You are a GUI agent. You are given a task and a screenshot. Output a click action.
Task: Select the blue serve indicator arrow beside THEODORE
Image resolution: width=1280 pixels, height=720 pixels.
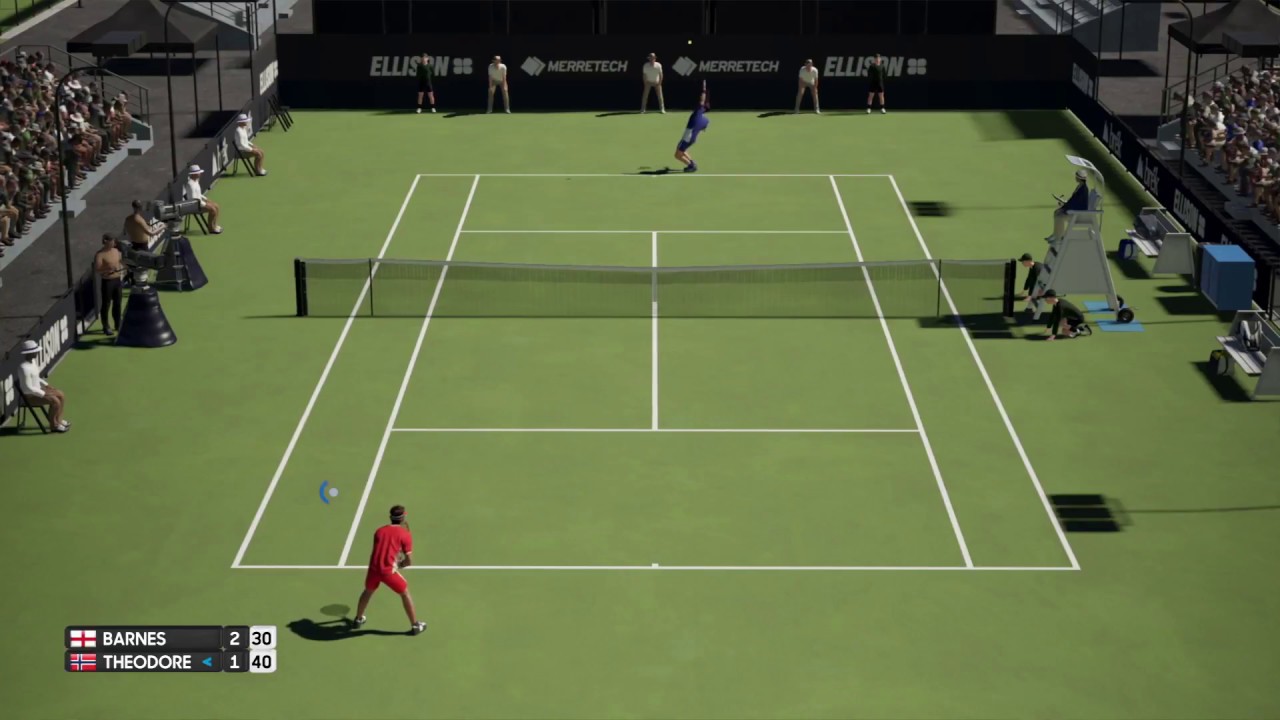207,661
